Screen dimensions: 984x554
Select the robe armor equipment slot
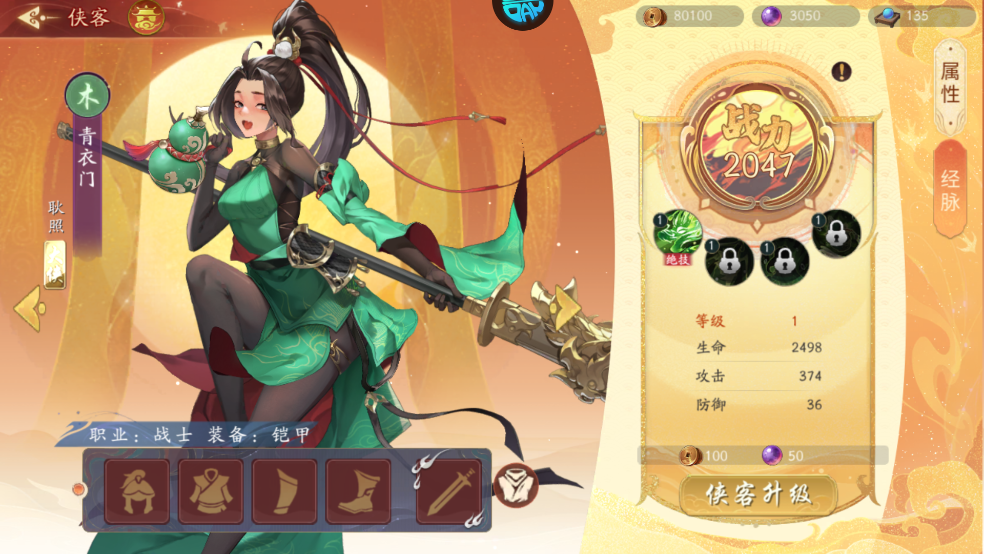pos(211,491)
